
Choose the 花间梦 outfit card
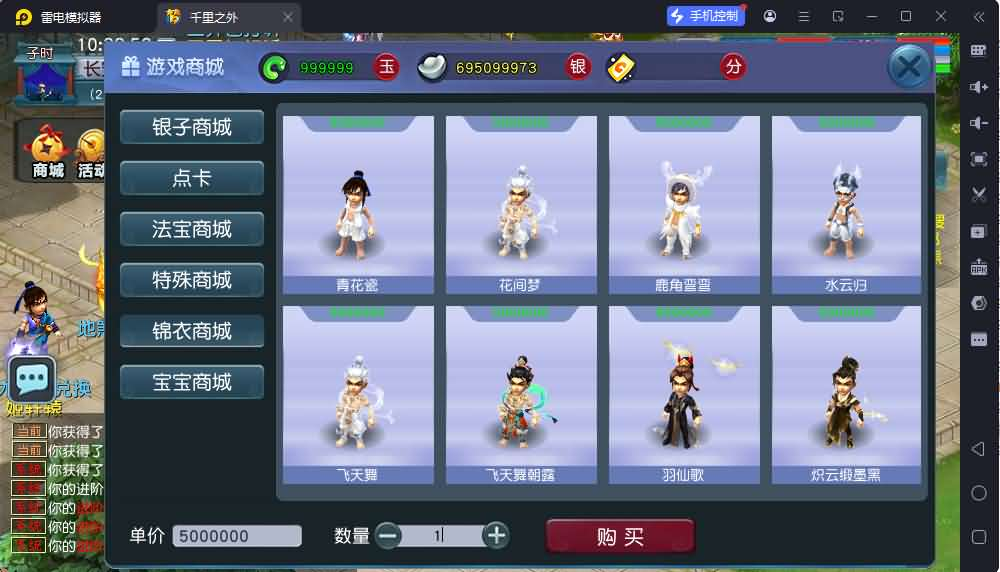pyautogui.click(x=521, y=205)
